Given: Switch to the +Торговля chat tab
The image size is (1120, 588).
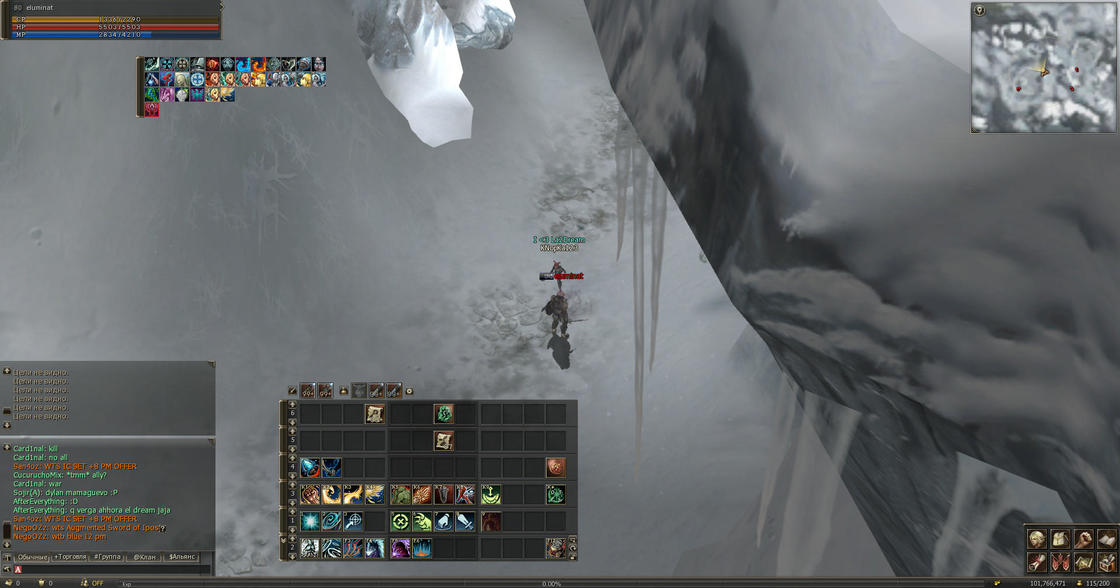Looking at the screenshot, I should 70,557.
